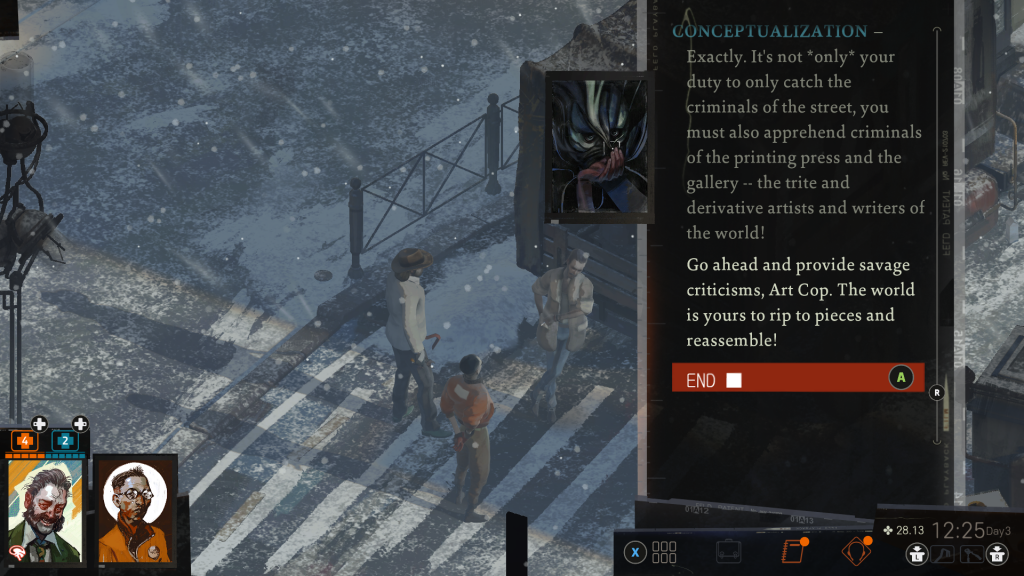Click the six-square grid menu icon
This screenshot has height=576, width=1024.
coord(664,552)
